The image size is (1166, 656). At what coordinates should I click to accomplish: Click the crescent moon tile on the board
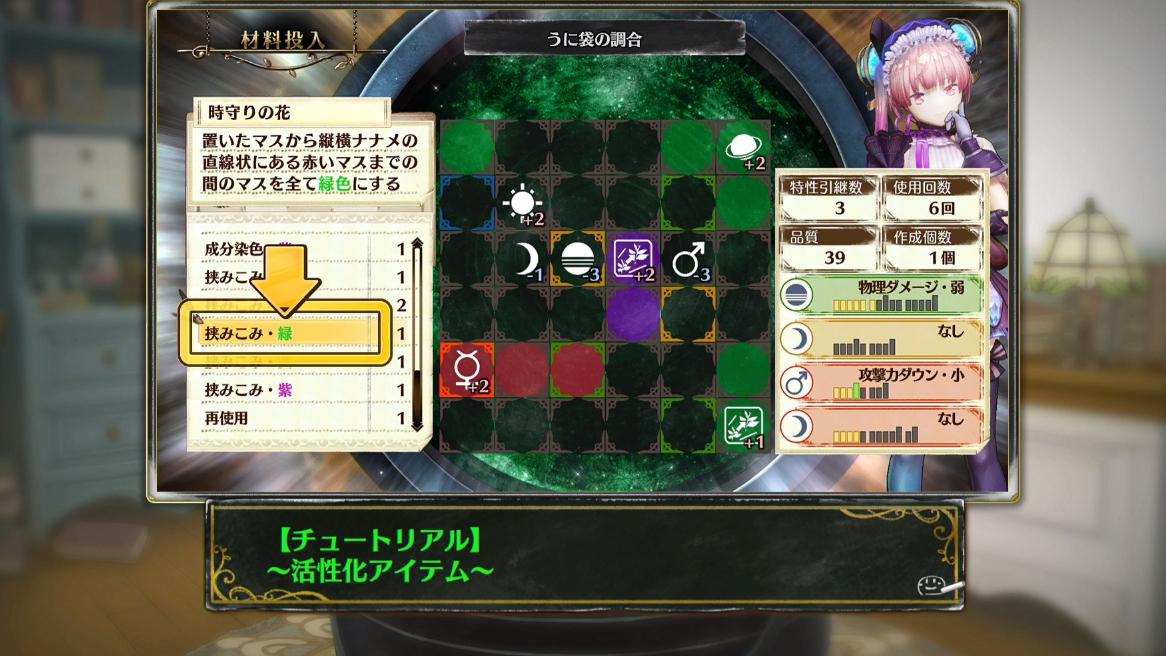pyautogui.click(x=522, y=260)
